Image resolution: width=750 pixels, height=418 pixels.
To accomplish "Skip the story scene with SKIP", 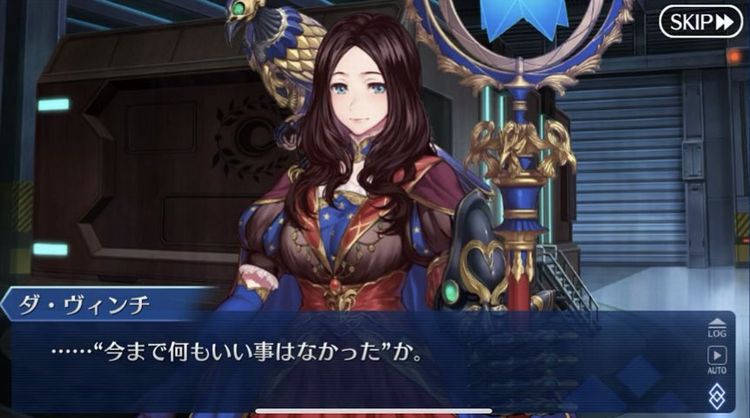I will coord(700,21).
